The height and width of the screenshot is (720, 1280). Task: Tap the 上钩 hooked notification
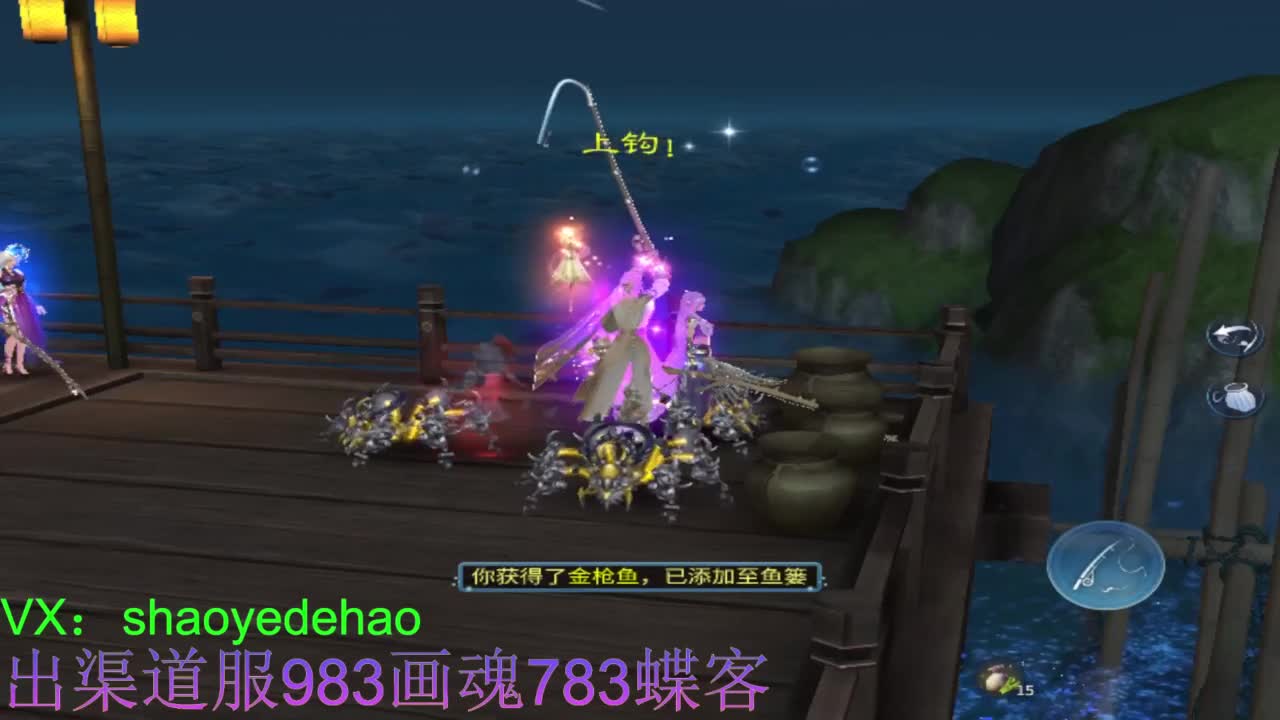coord(628,147)
